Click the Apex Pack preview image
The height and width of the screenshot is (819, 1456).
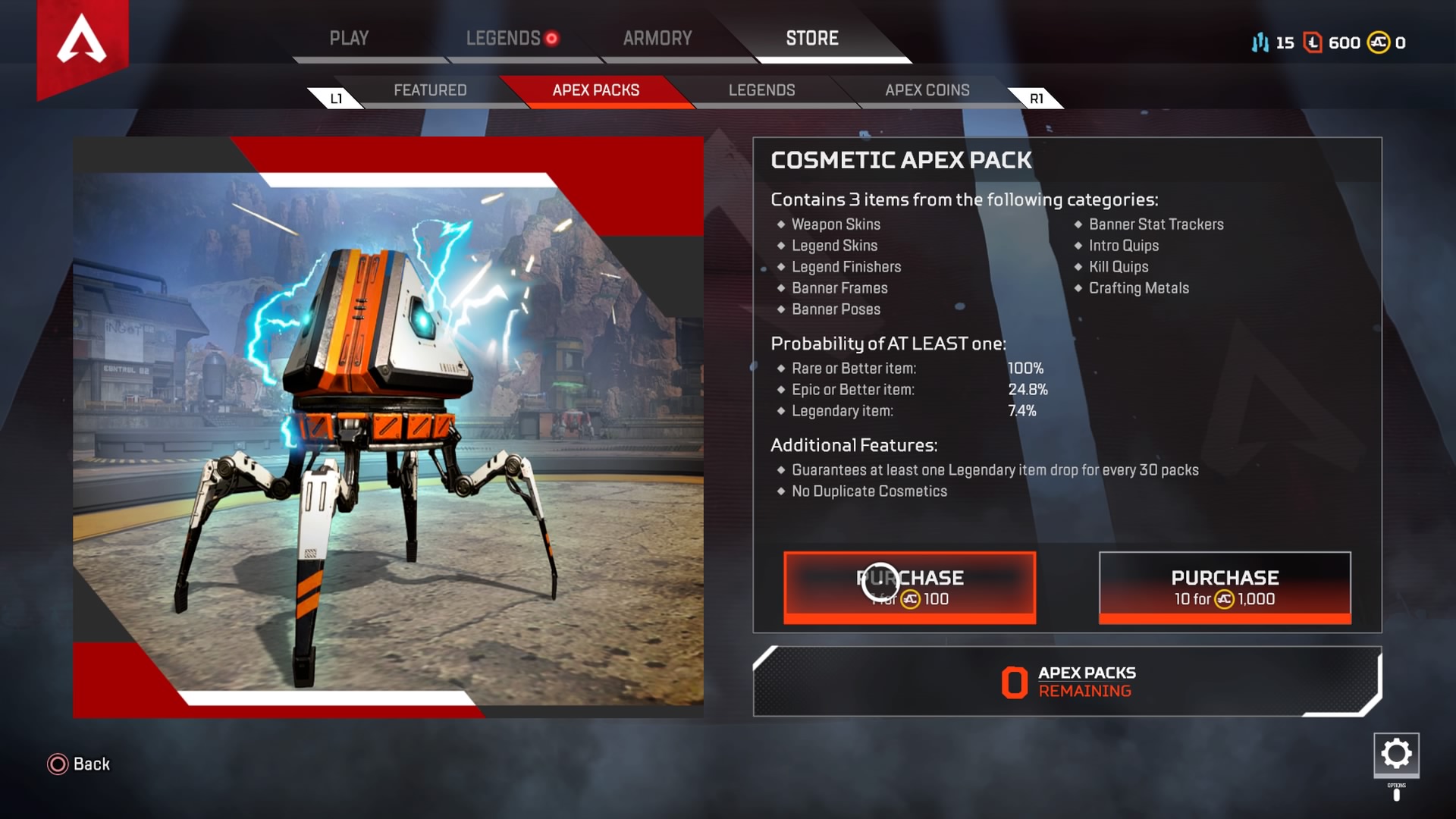pos(388,427)
